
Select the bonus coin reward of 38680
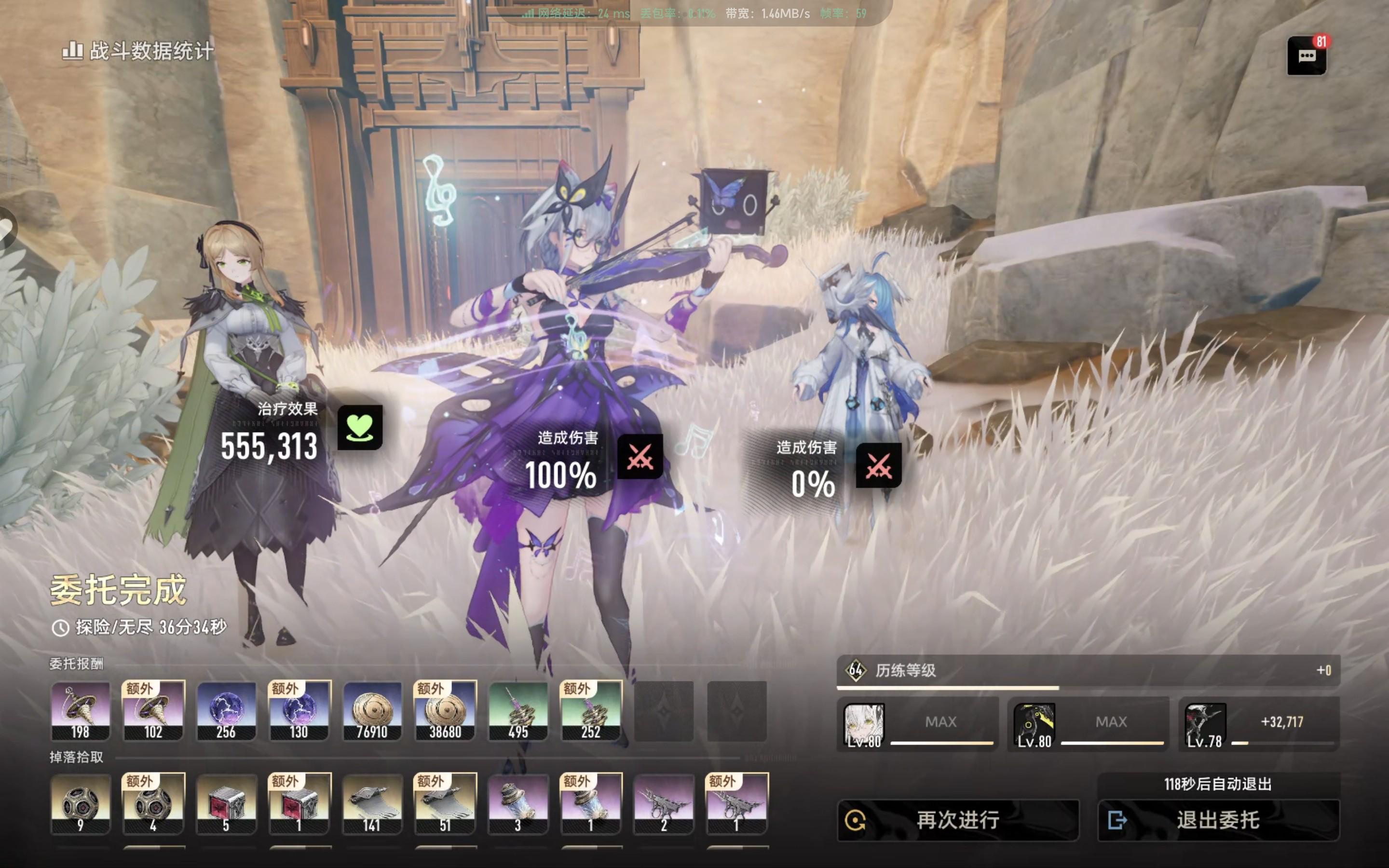(x=445, y=711)
